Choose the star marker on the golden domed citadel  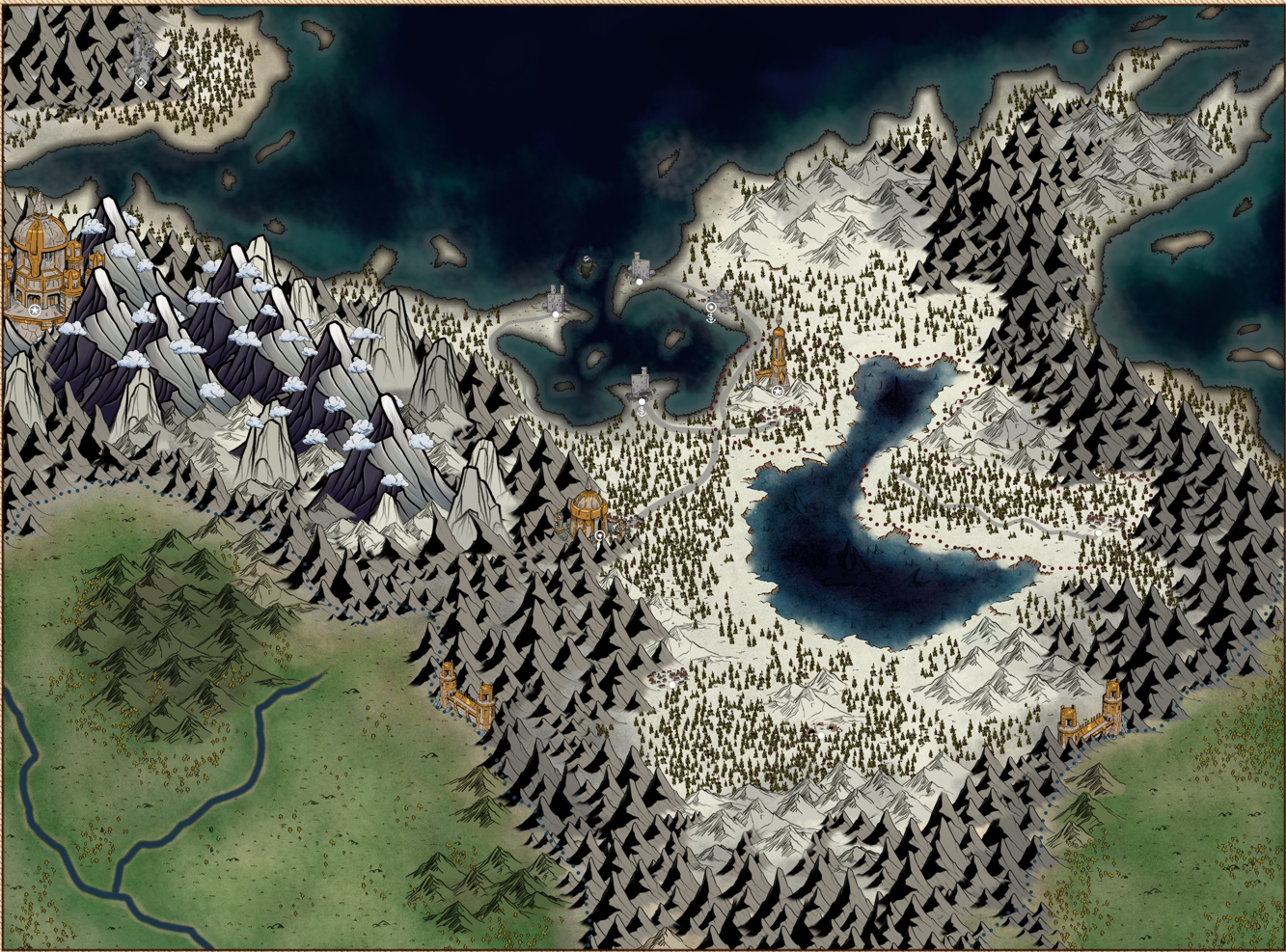(35, 312)
